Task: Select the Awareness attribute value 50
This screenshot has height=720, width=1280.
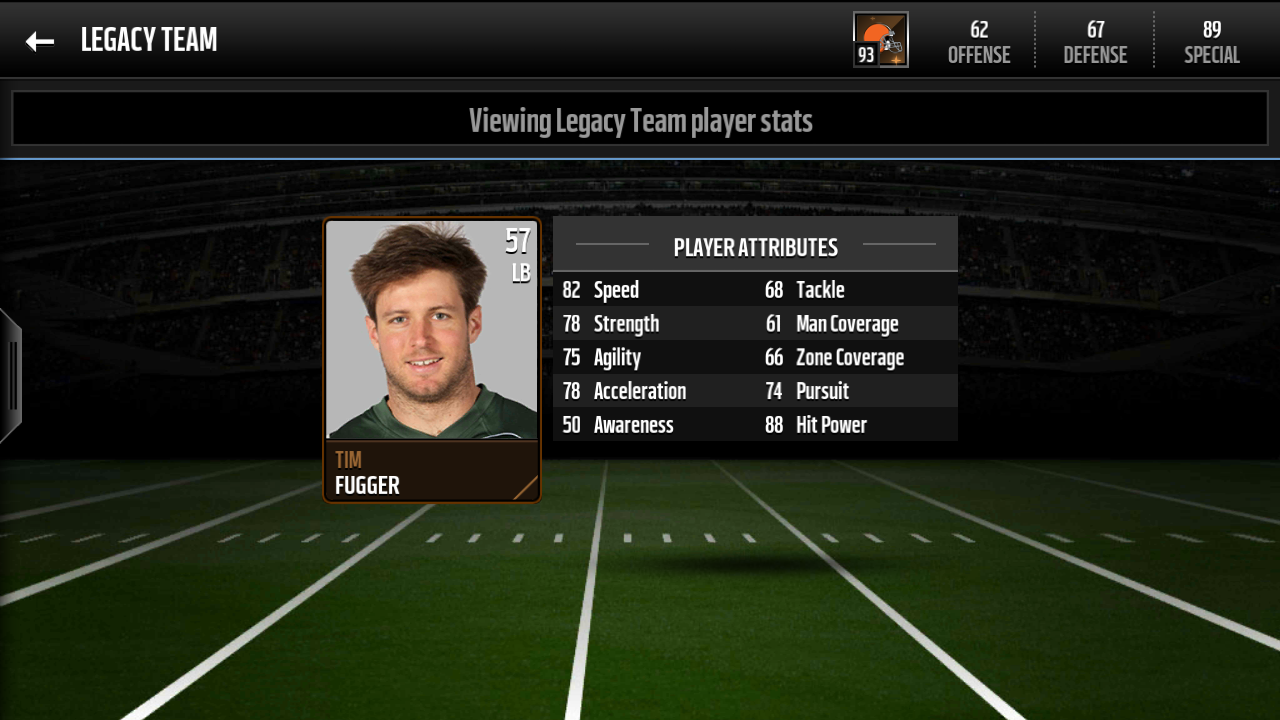Action: click(572, 424)
